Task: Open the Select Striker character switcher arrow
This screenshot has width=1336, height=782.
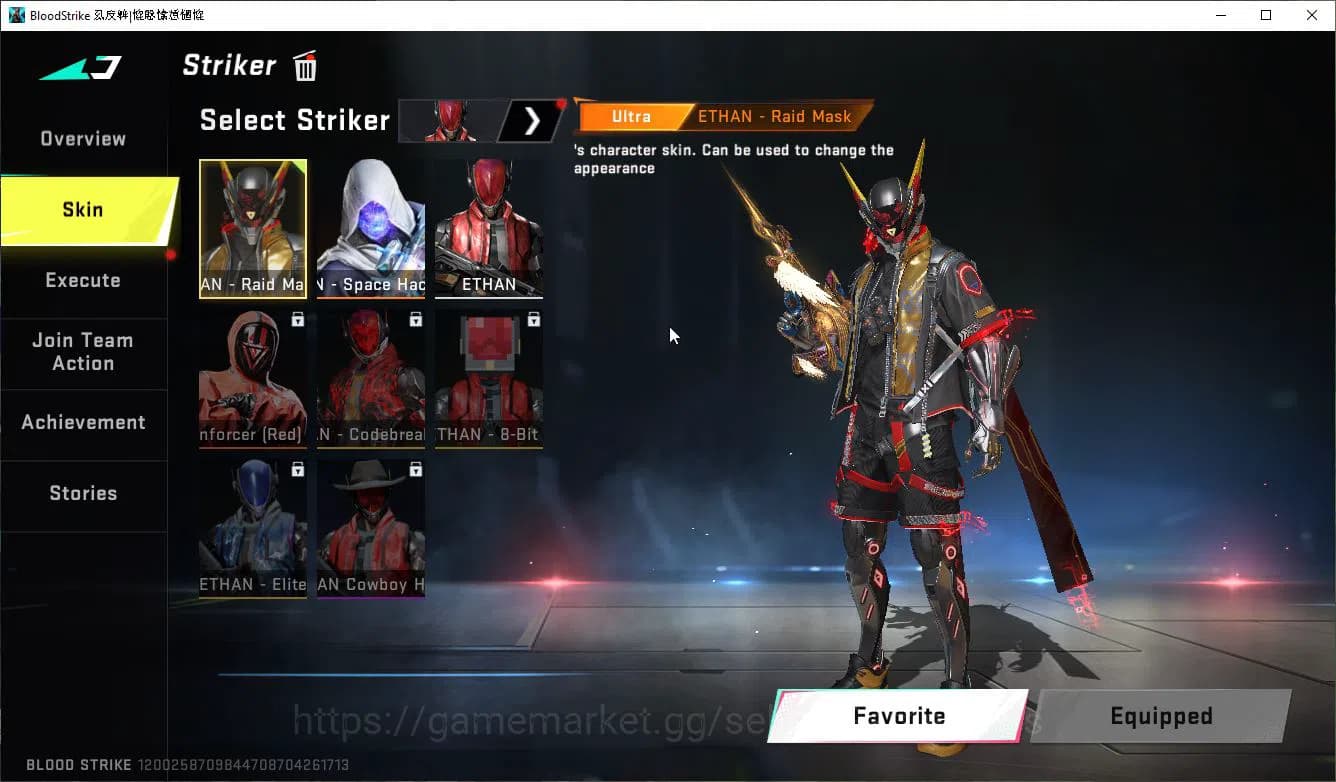Action: 532,120
